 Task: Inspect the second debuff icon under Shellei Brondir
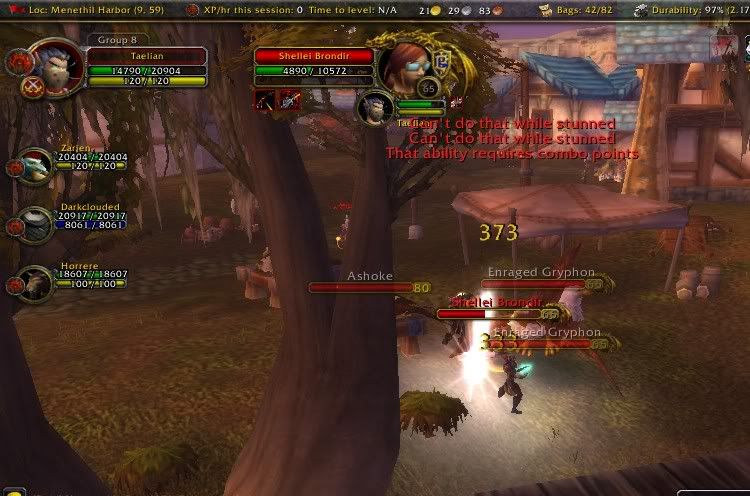coord(290,99)
